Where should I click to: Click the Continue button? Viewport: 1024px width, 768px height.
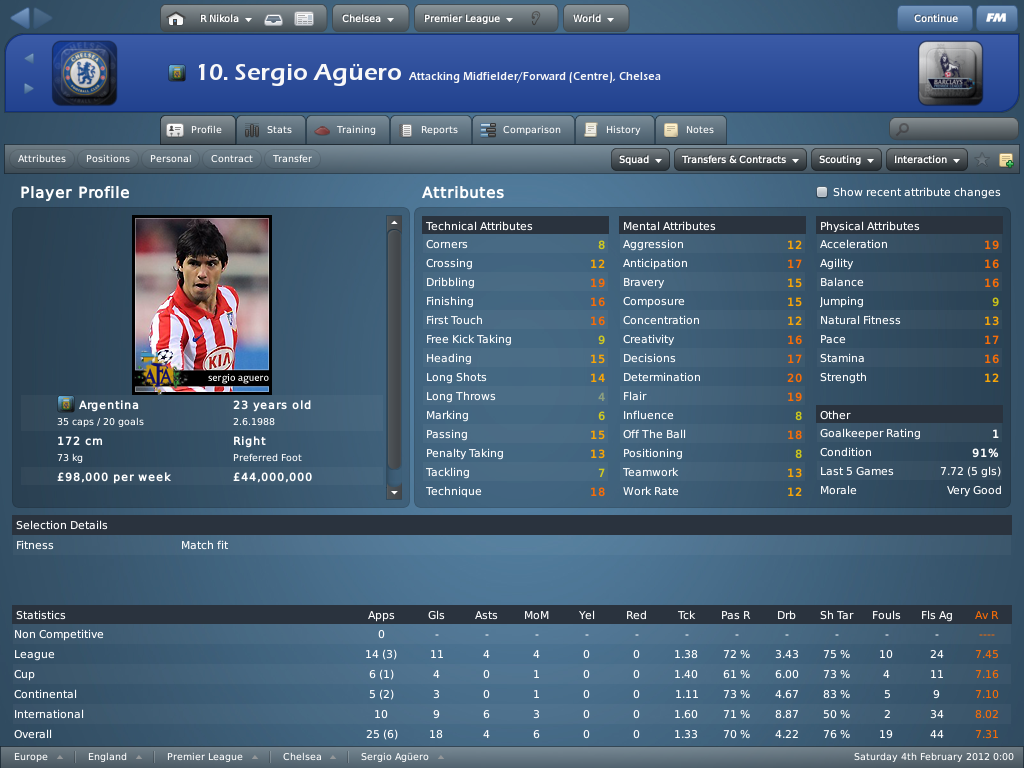(x=935, y=18)
